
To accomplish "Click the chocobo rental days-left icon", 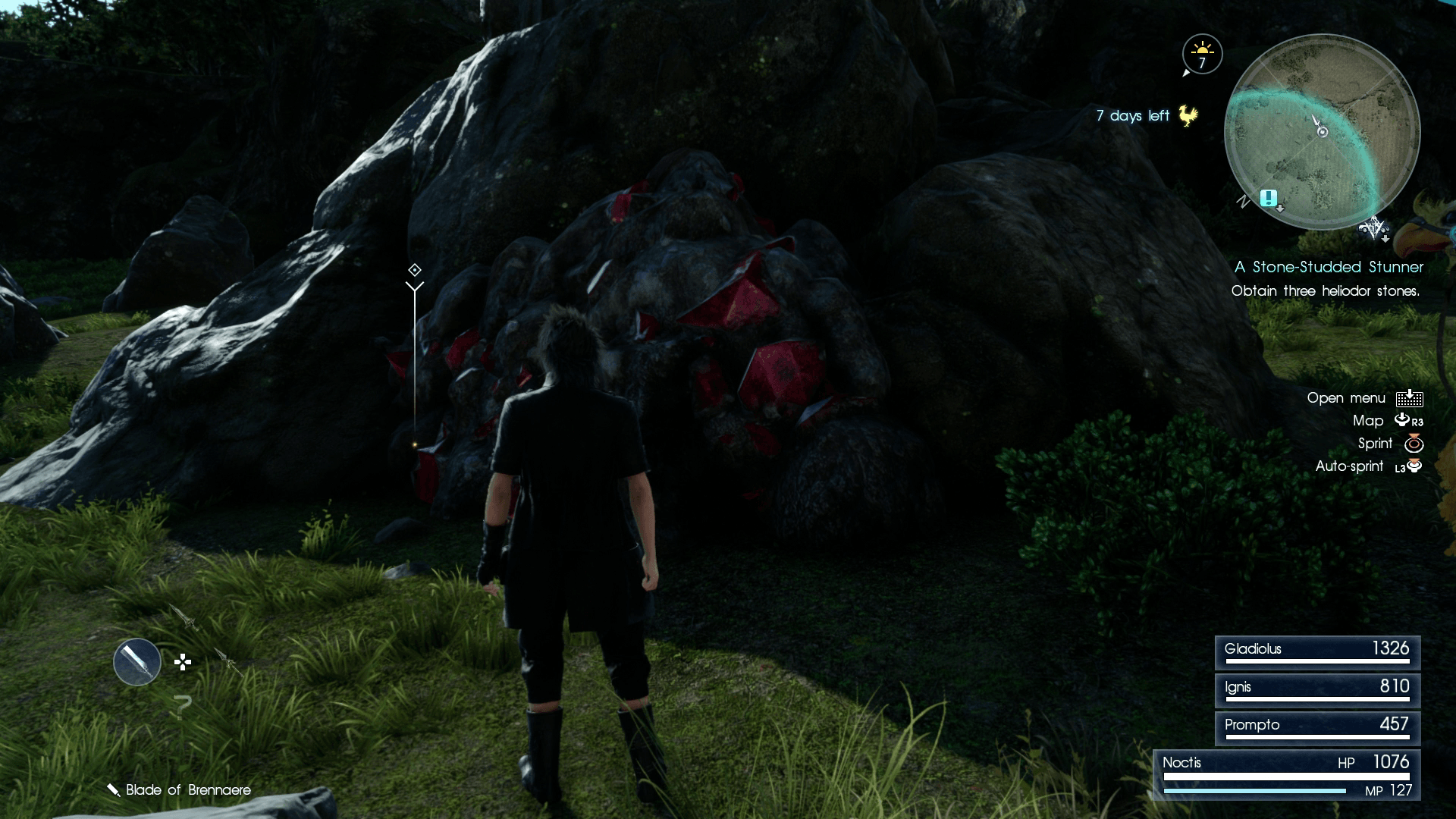I will tap(1188, 115).
